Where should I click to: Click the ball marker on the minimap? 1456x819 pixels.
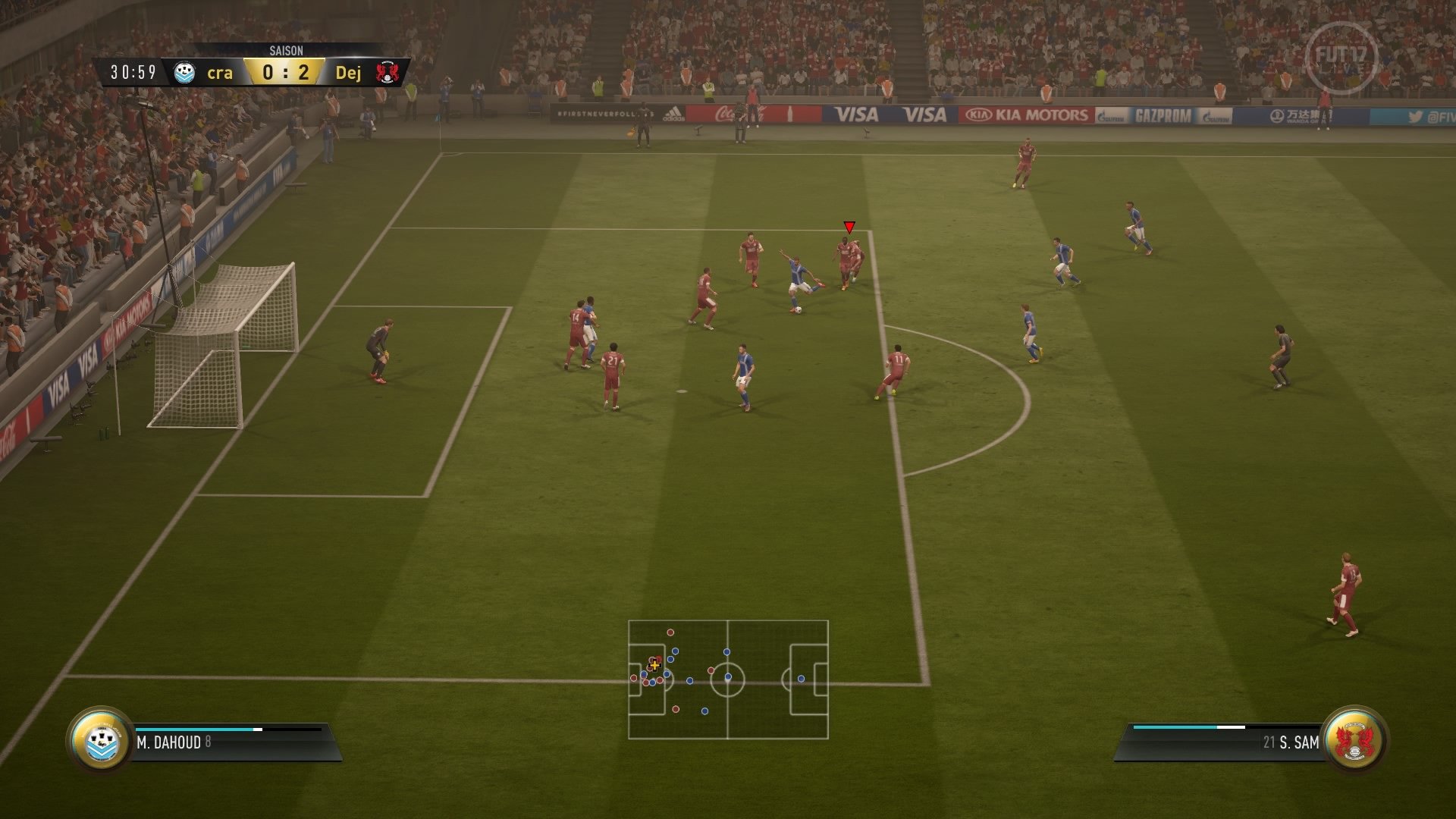click(x=654, y=665)
